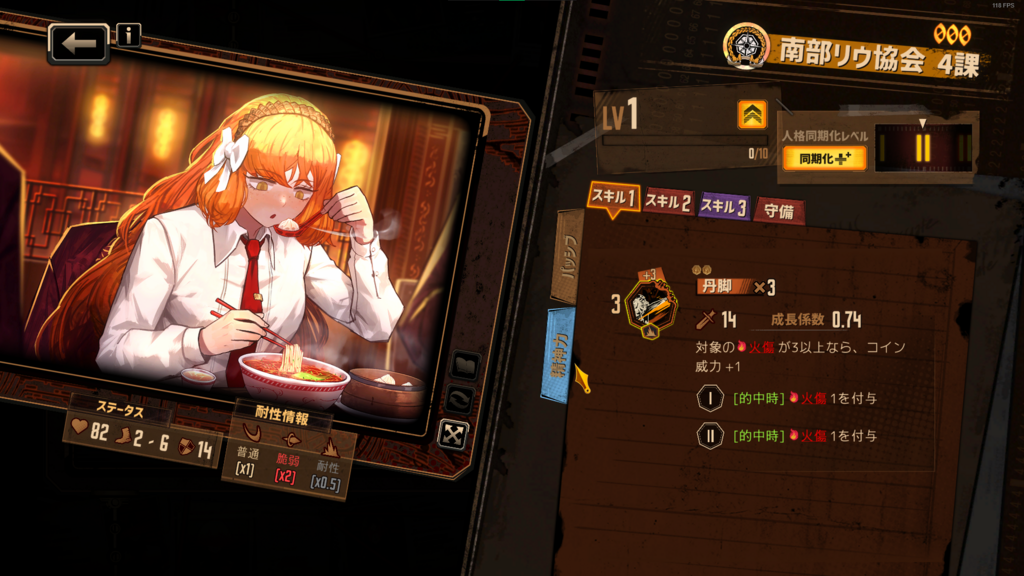Viewport: 1024px width, 576px height.
Task: Go back with the arrow button
Action: 79,43
